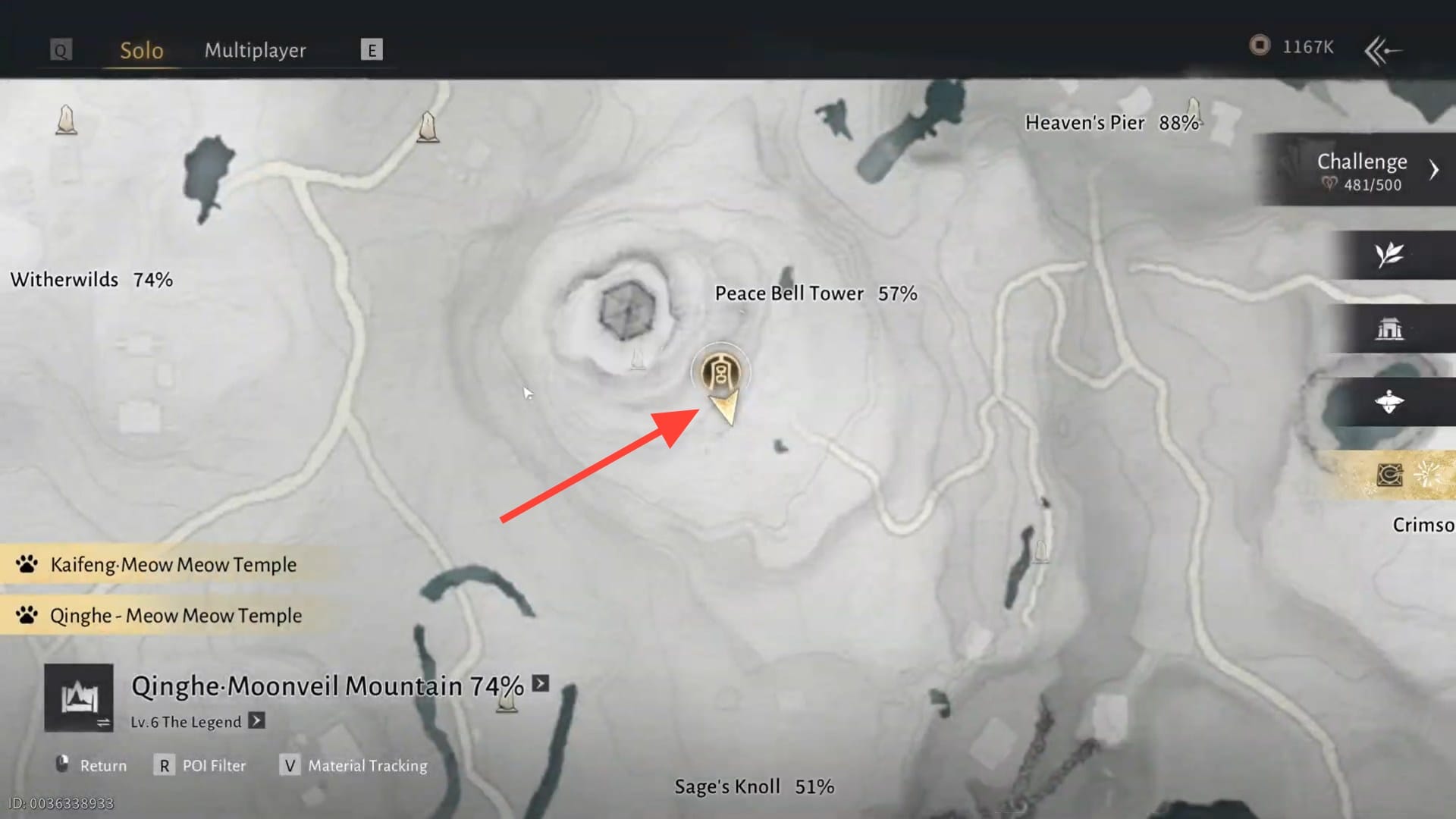Open the Challenge 481/500 panel
Screen dimensions: 1456x819
[x=1361, y=170]
